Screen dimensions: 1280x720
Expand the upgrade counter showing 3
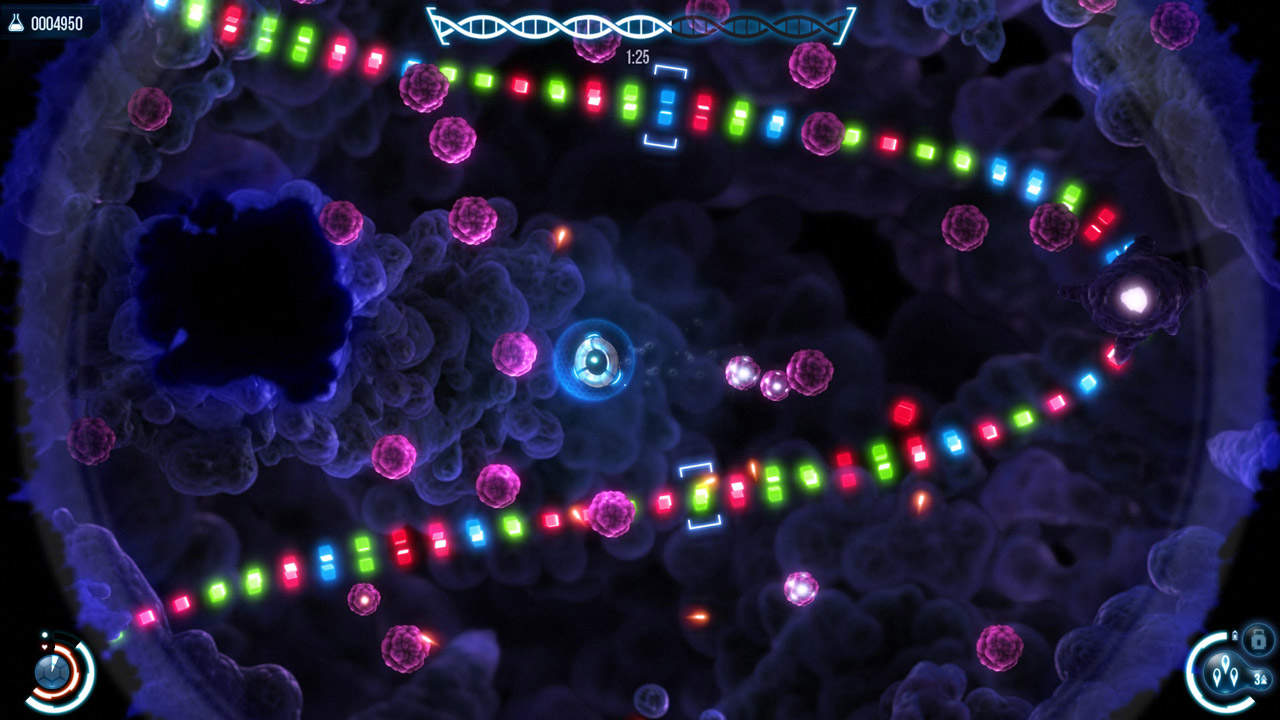coord(1260,679)
